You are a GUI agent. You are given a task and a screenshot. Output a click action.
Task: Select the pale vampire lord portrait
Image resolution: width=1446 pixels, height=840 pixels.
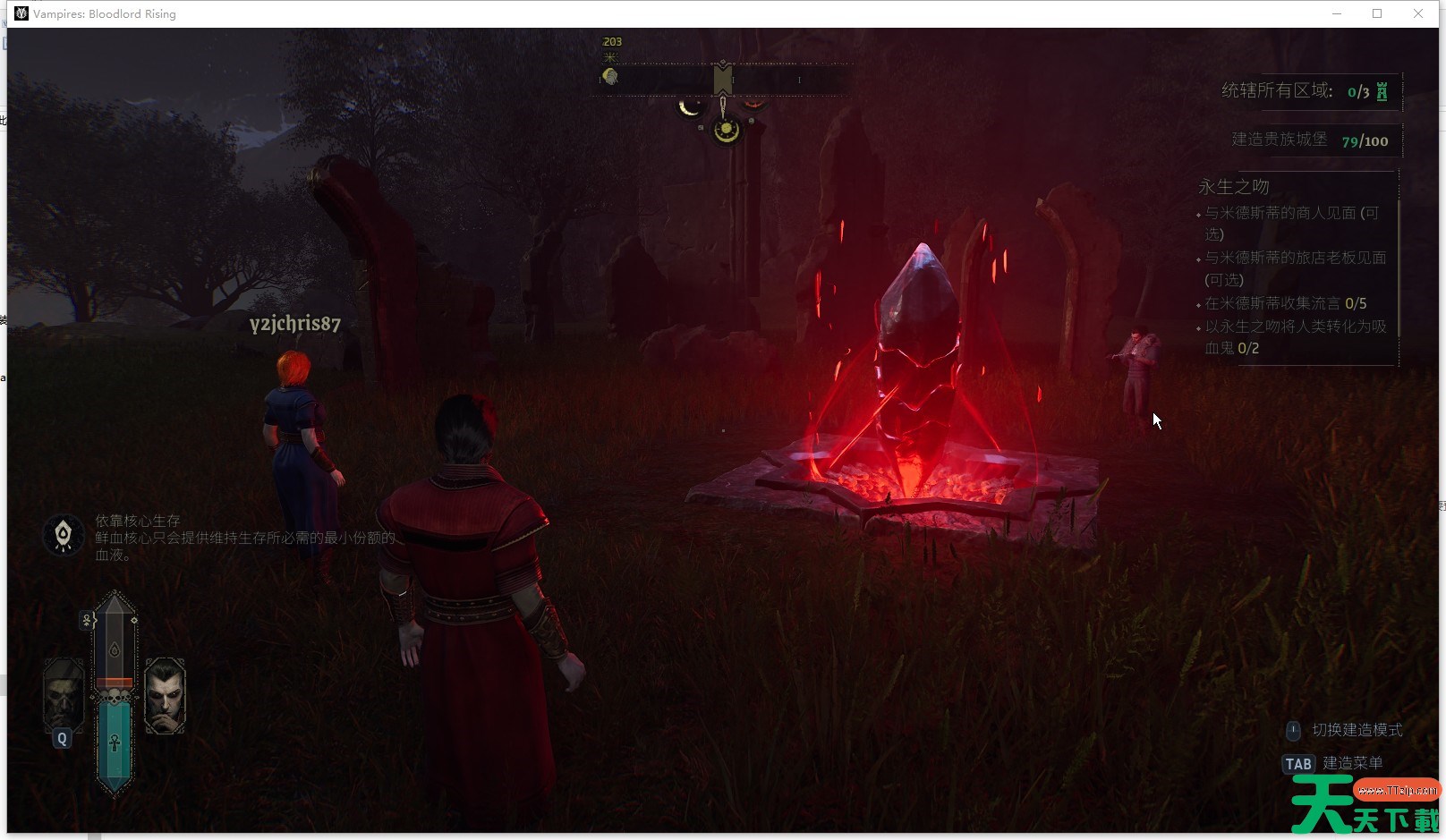pos(165,695)
